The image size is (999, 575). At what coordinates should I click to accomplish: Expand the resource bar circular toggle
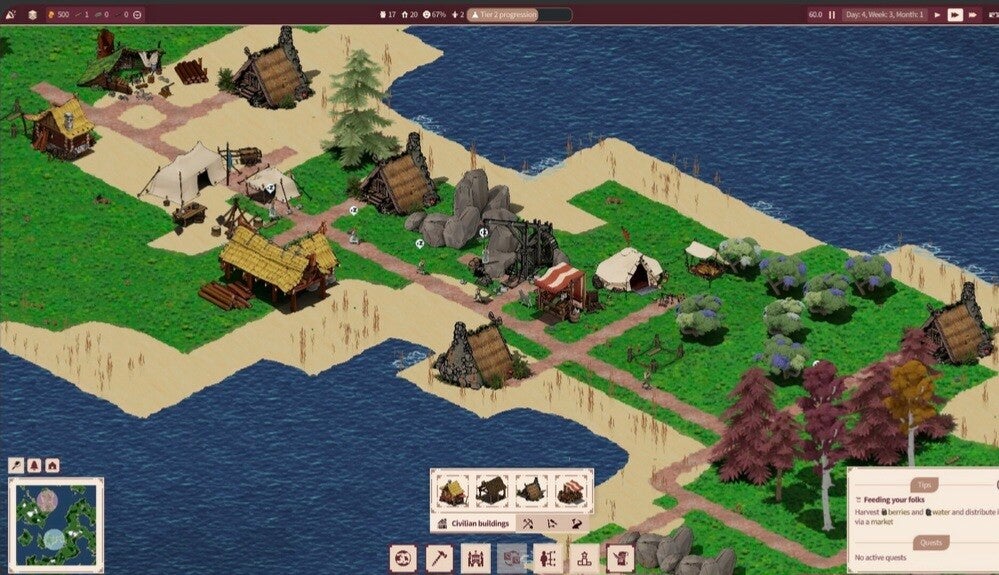tap(137, 15)
